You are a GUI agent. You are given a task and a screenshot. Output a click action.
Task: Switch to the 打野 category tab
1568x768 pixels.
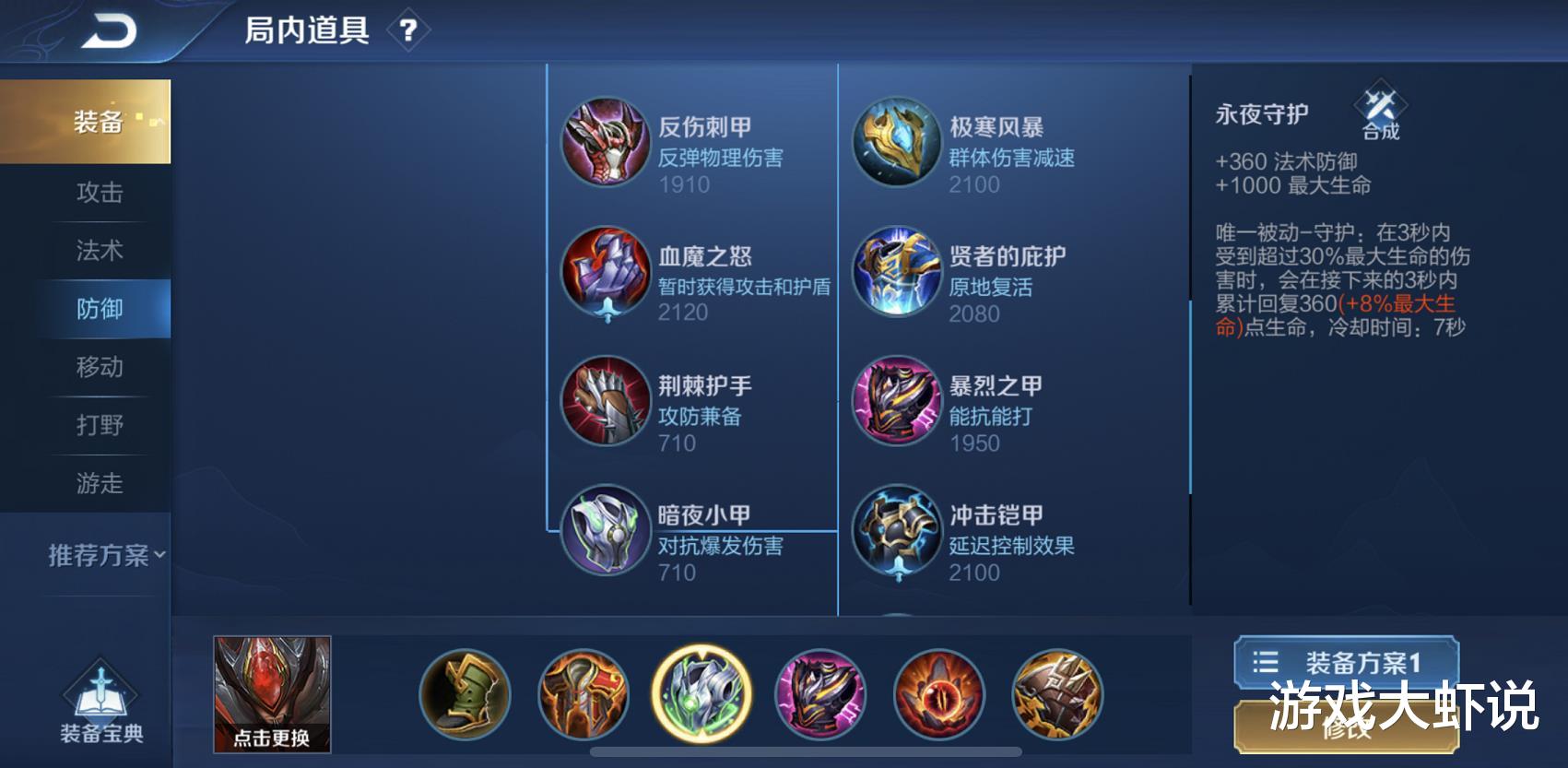point(99,426)
